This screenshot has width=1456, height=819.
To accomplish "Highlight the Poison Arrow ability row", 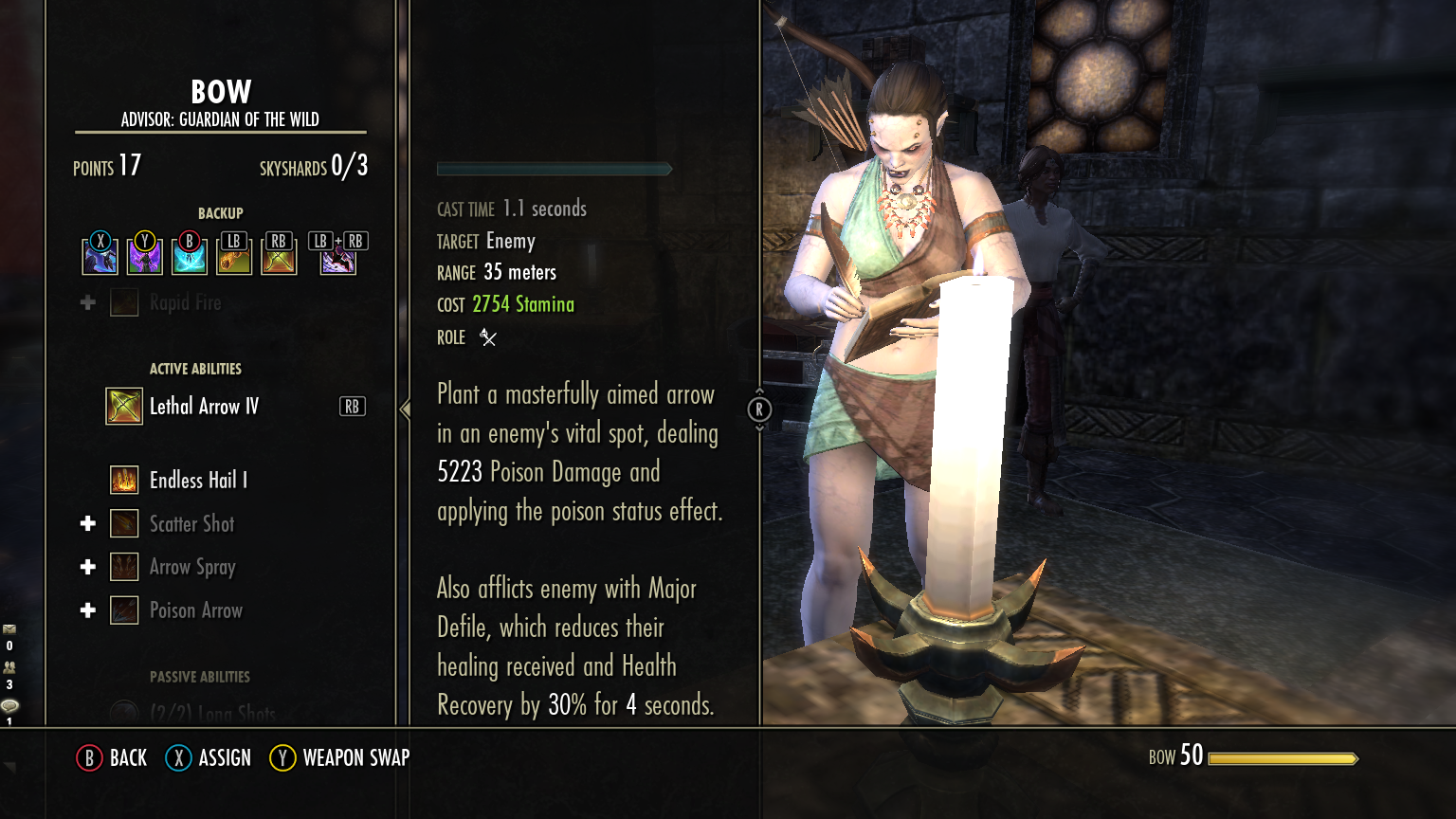I will point(195,610).
